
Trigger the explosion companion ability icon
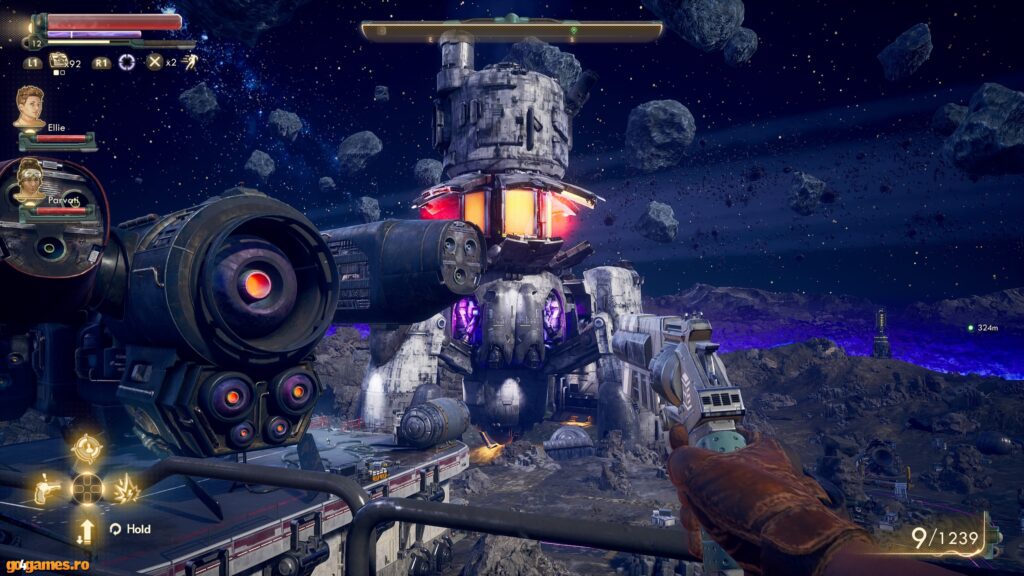(127, 489)
